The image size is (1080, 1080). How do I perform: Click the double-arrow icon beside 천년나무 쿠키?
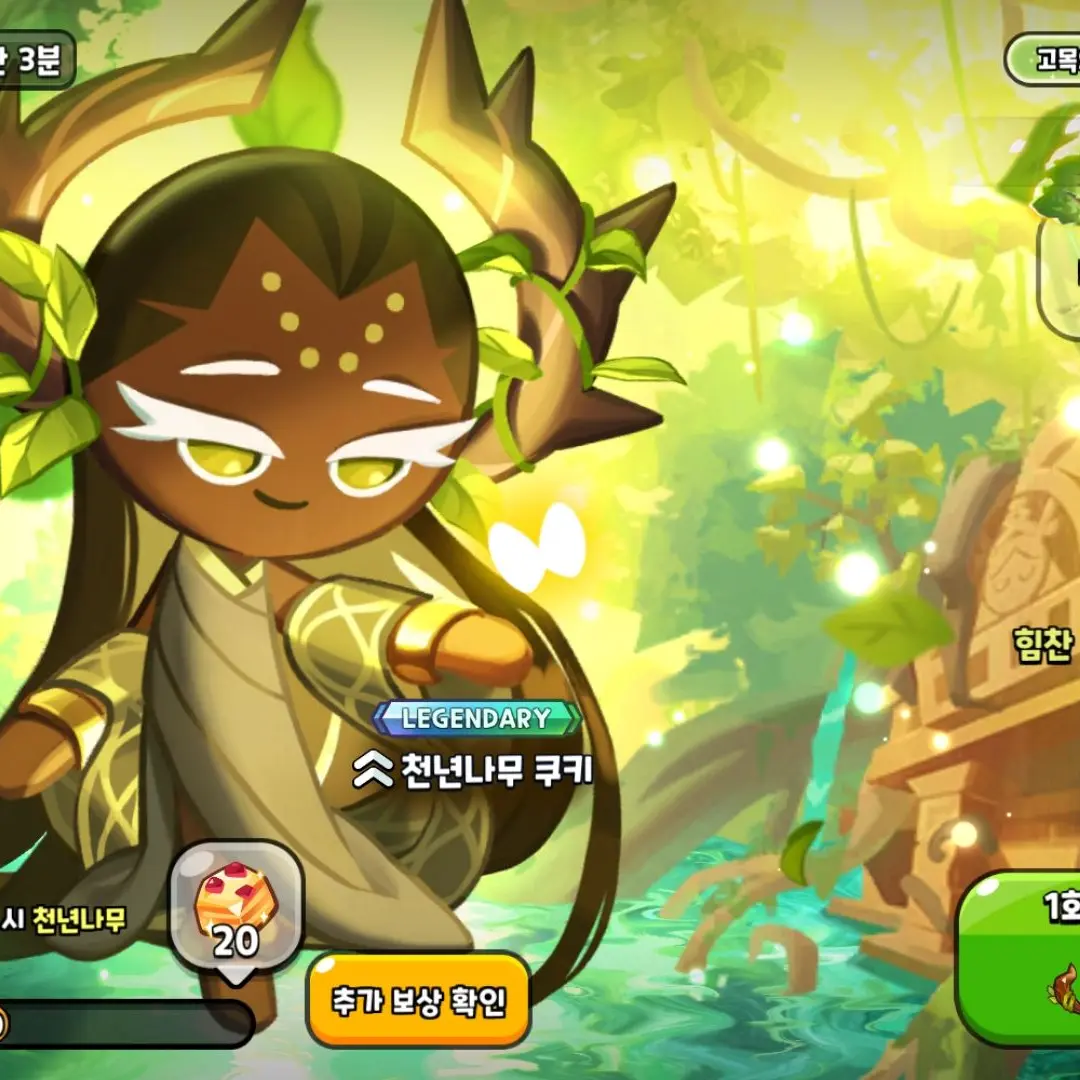pos(372,771)
